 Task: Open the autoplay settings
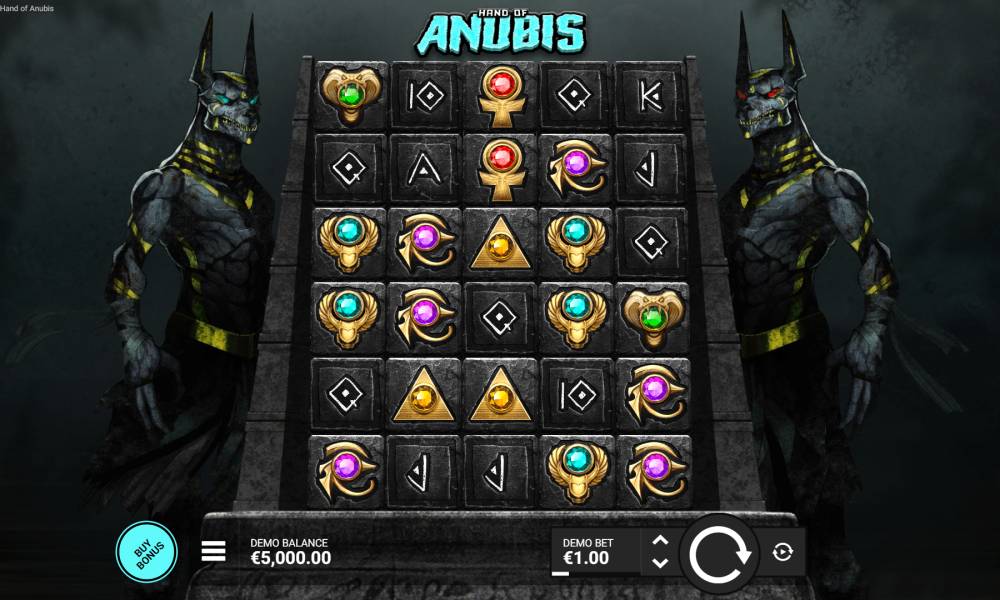tap(783, 551)
